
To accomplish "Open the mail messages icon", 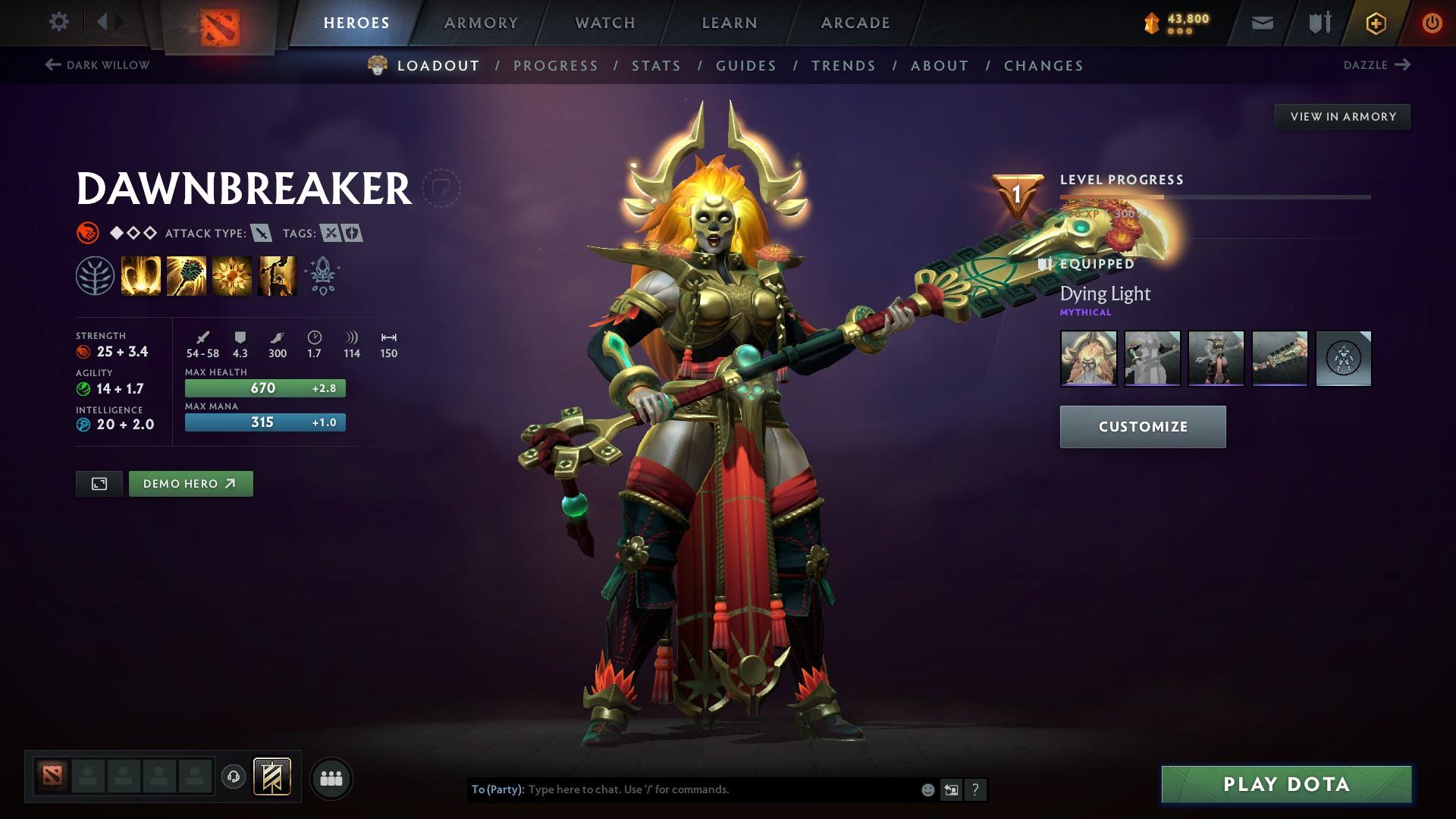I will [1261, 22].
